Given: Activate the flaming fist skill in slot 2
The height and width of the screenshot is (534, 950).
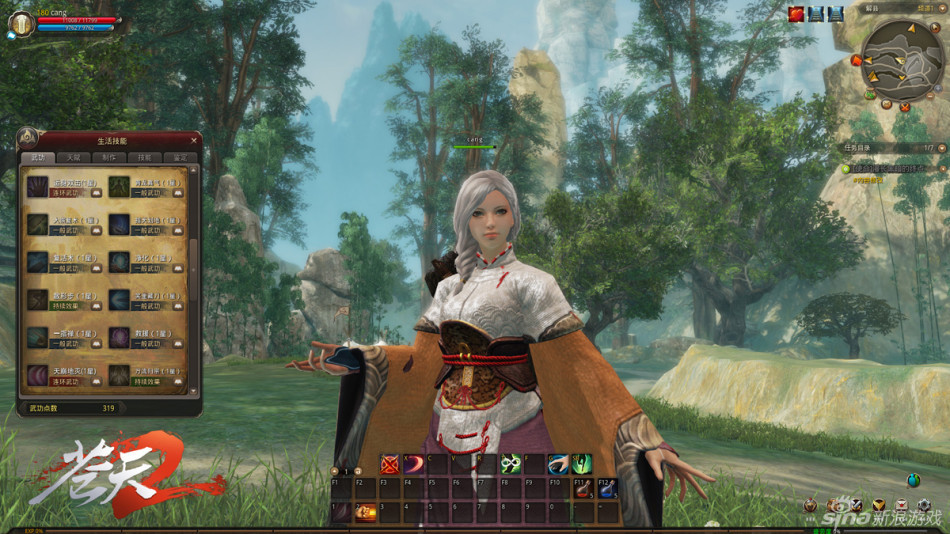Looking at the screenshot, I should click(x=366, y=512).
